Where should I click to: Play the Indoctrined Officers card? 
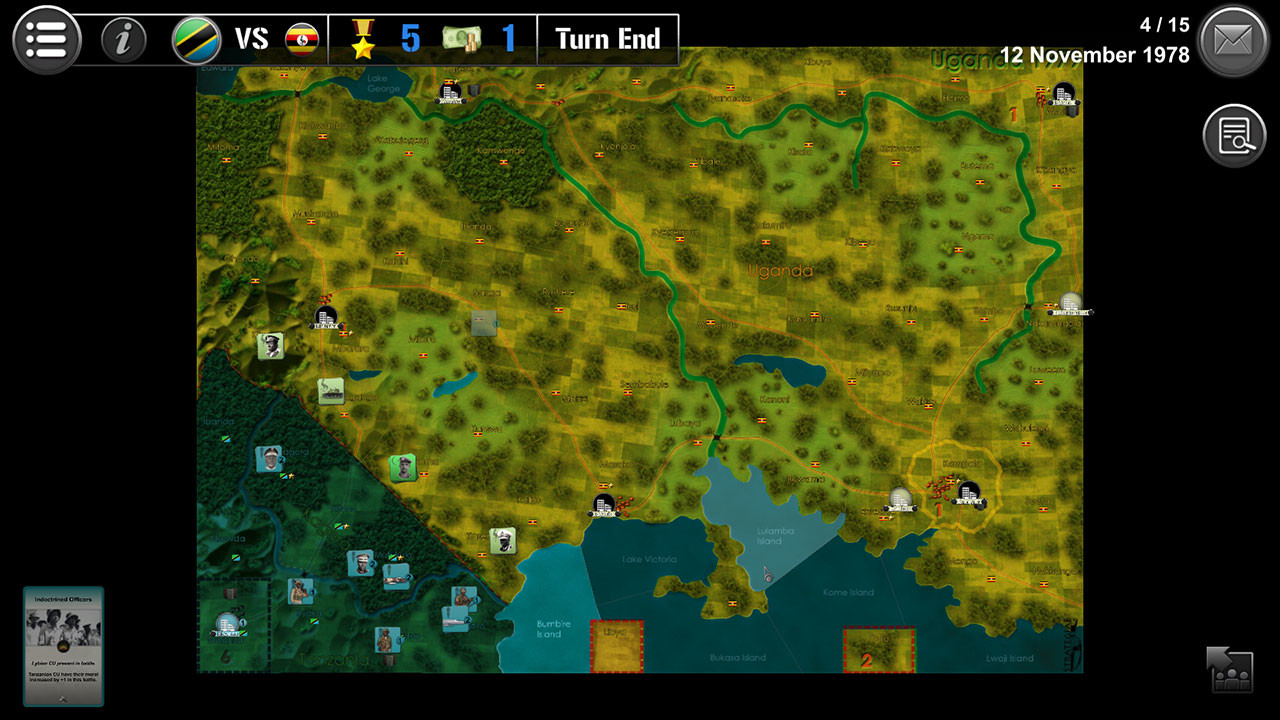click(63, 640)
